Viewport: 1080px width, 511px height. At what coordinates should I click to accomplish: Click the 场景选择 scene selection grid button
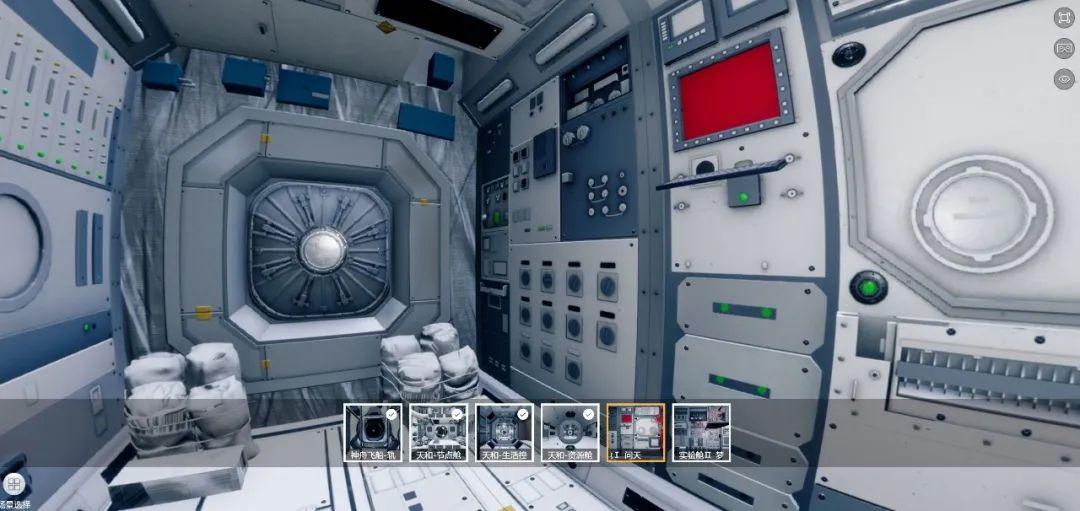[14, 485]
